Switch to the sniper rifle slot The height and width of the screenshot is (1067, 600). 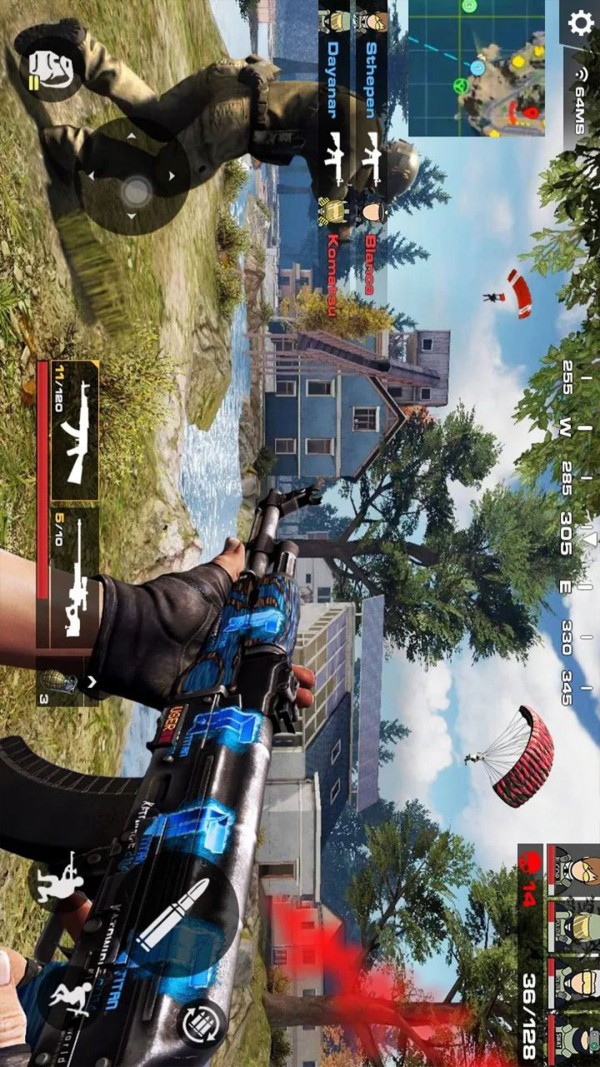click(x=69, y=579)
